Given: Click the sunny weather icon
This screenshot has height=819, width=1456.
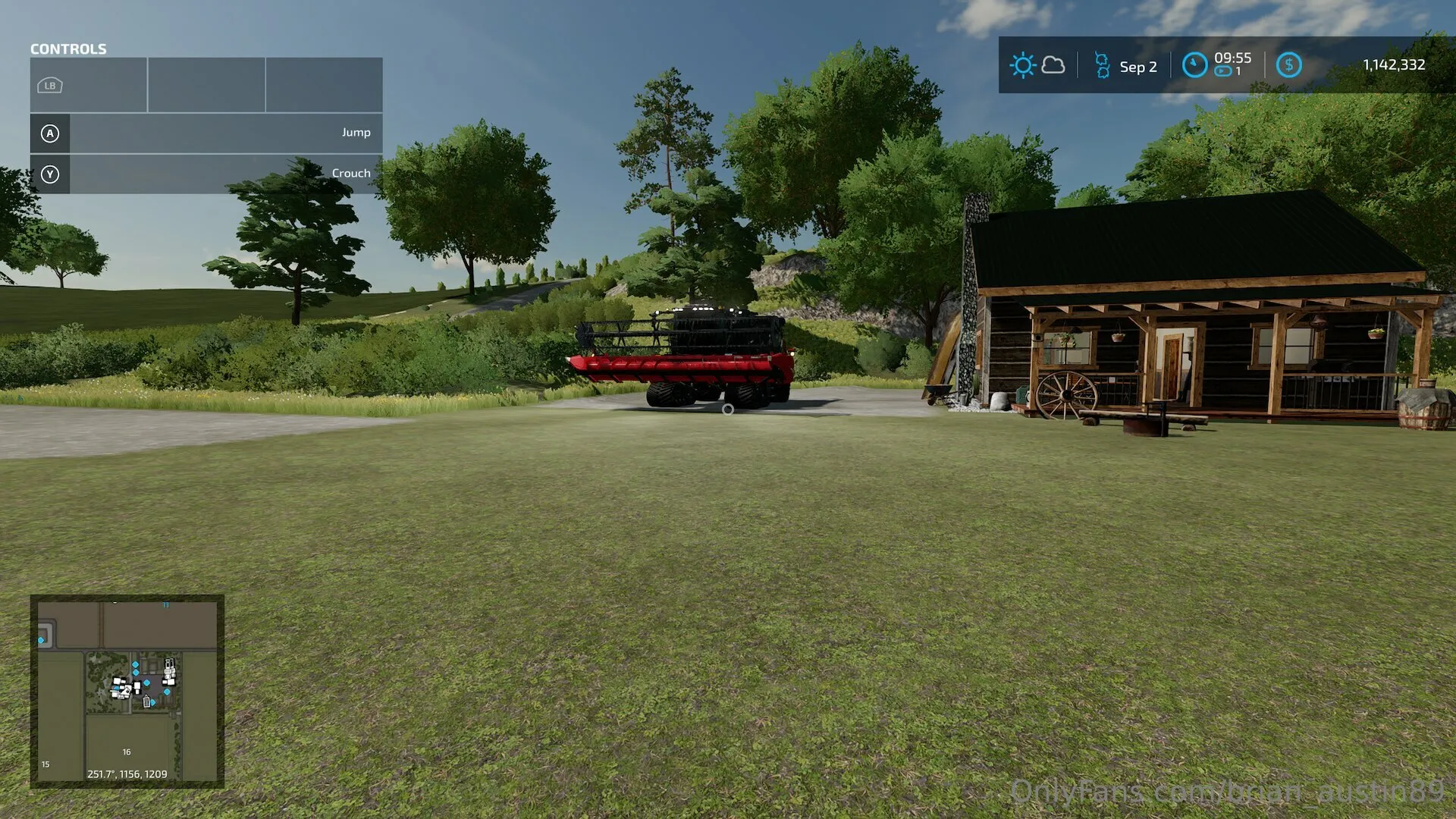Looking at the screenshot, I should click(1022, 65).
